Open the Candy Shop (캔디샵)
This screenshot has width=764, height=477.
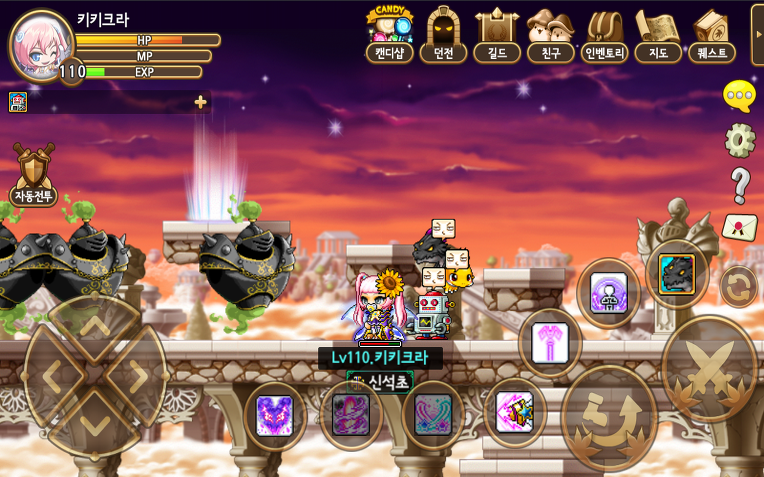[x=389, y=33]
